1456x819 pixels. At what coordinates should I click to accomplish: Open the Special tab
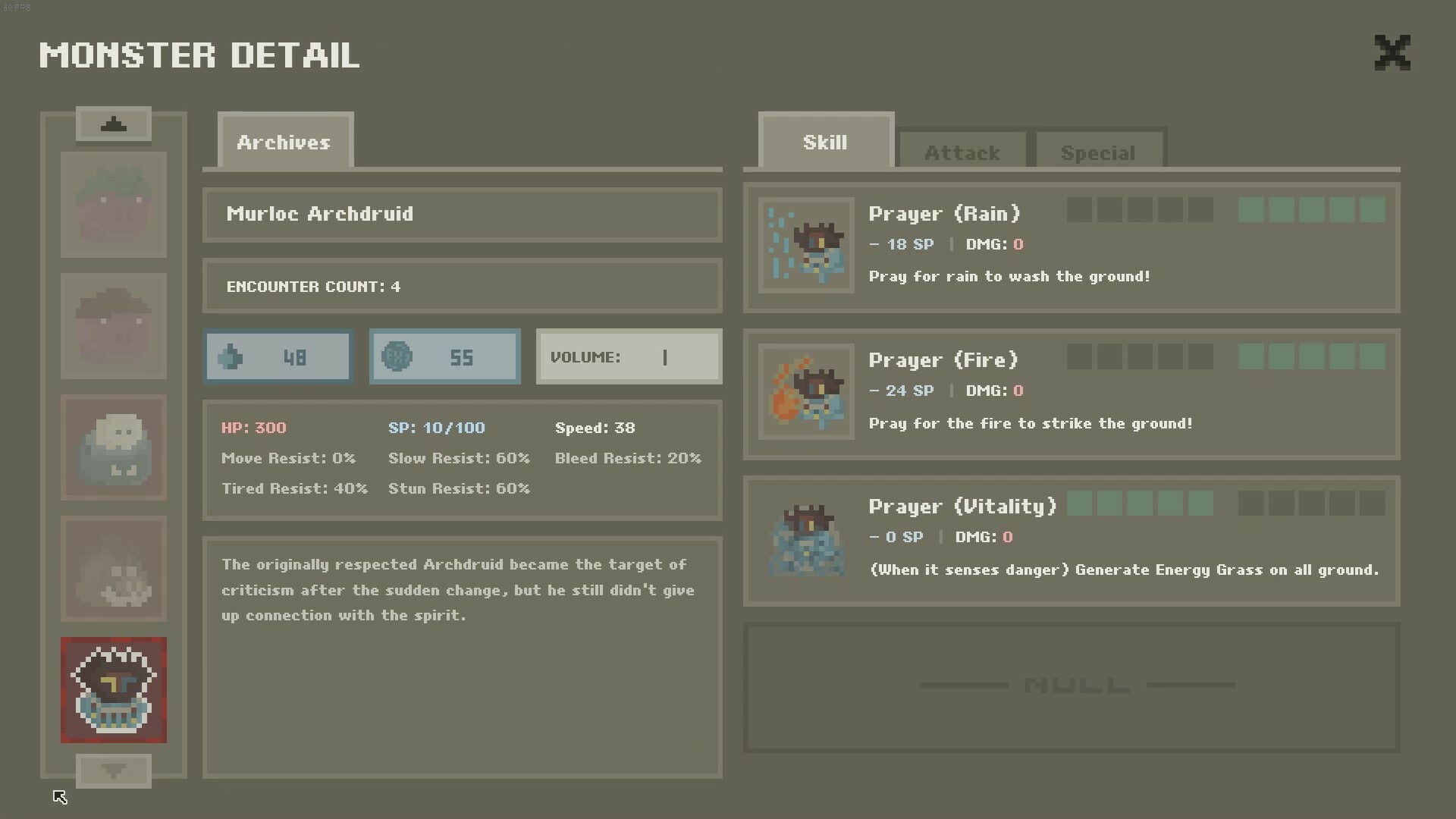(1098, 152)
